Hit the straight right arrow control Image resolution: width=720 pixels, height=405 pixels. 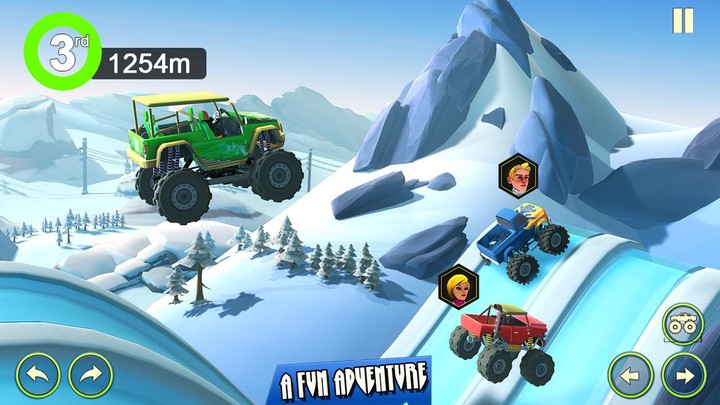(684, 375)
